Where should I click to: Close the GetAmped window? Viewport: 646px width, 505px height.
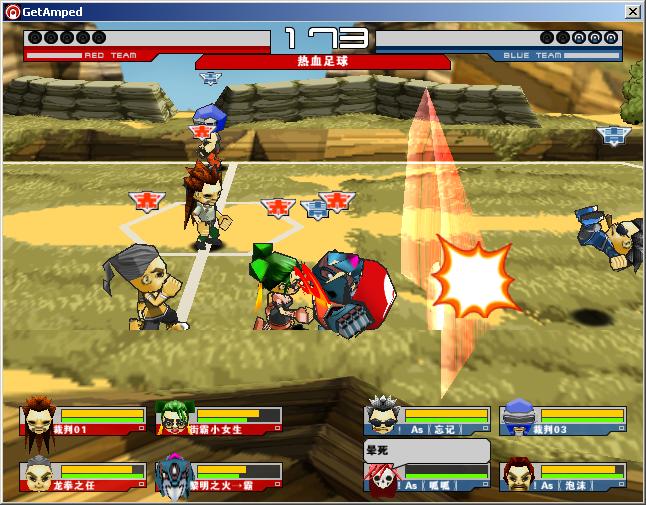tap(632, 11)
